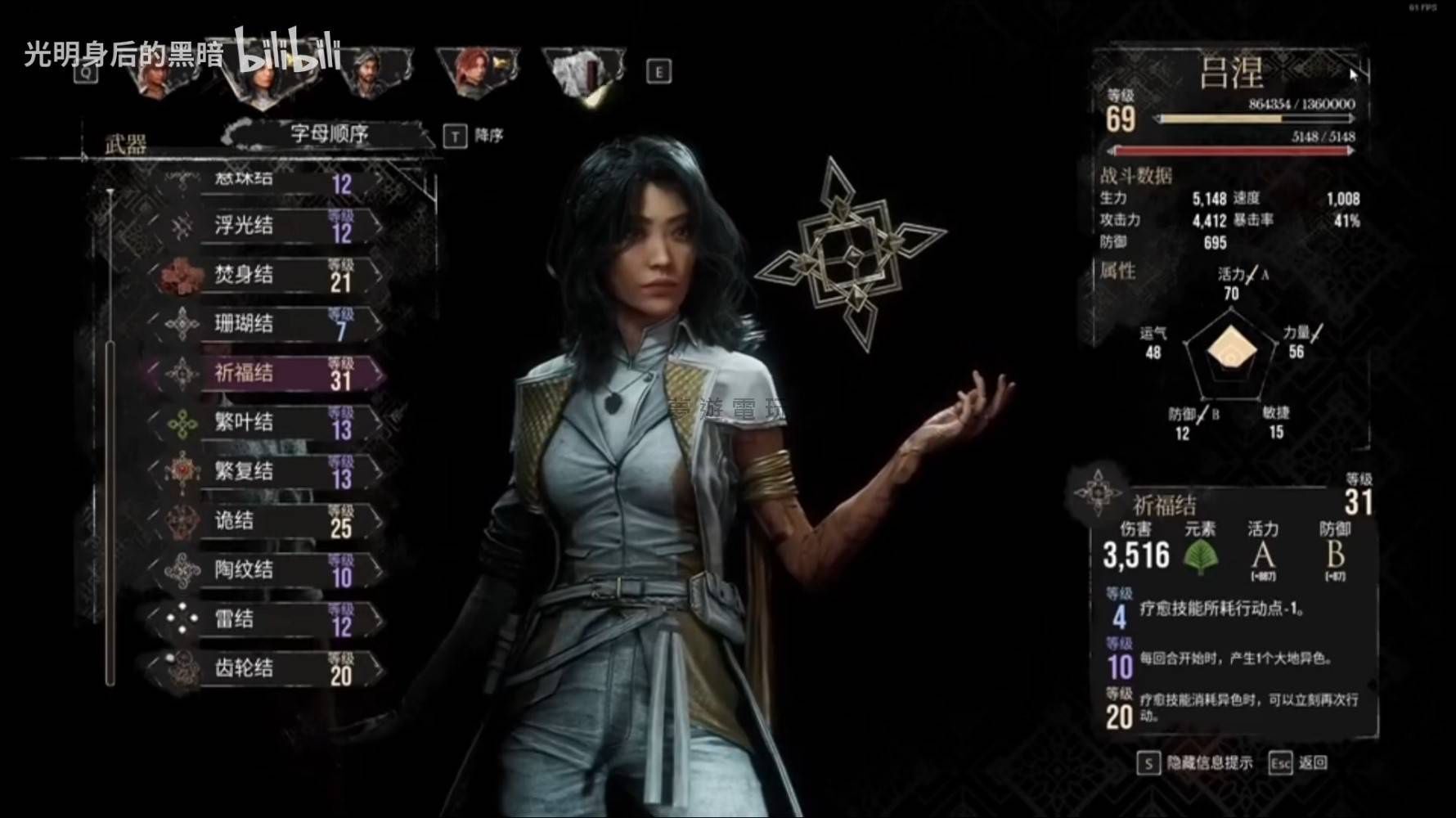Choose the 繁叶结 weapon row

(x=270, y=422)
